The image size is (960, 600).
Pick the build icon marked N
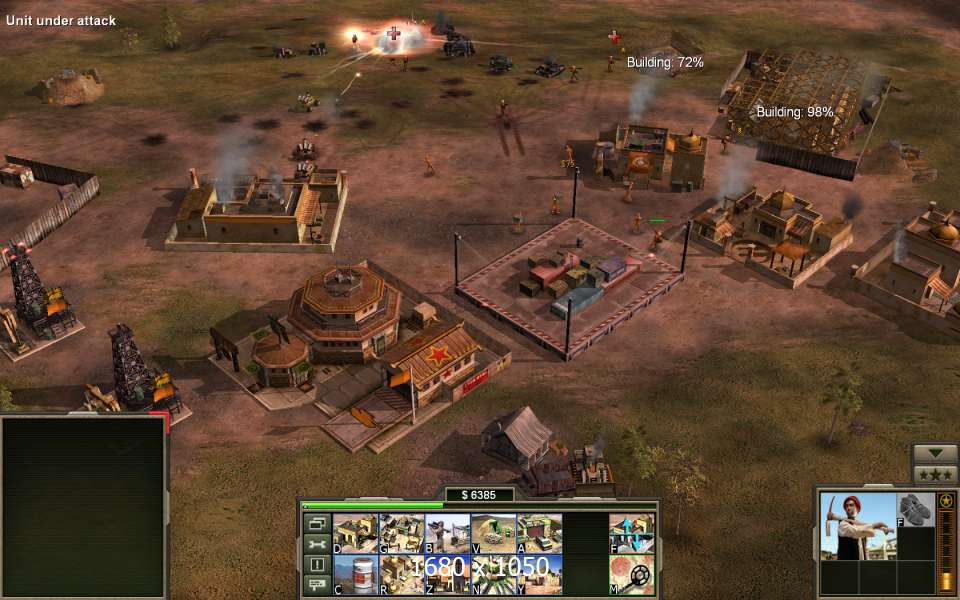(493, 574)
